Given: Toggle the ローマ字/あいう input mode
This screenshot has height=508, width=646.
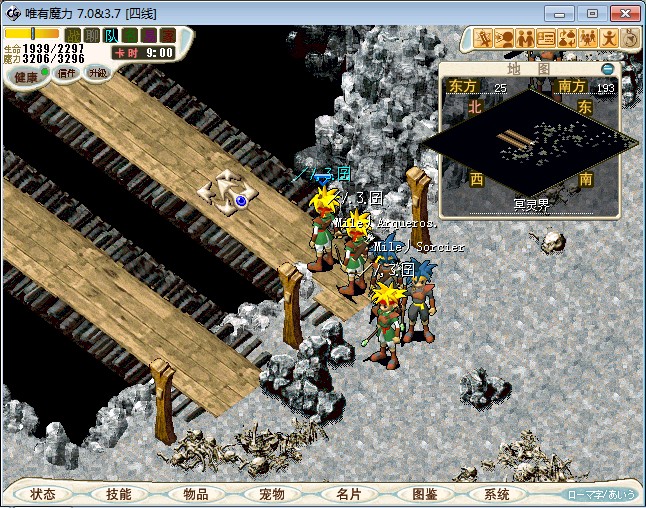Looking at the screenshot, I should point(600,494).
